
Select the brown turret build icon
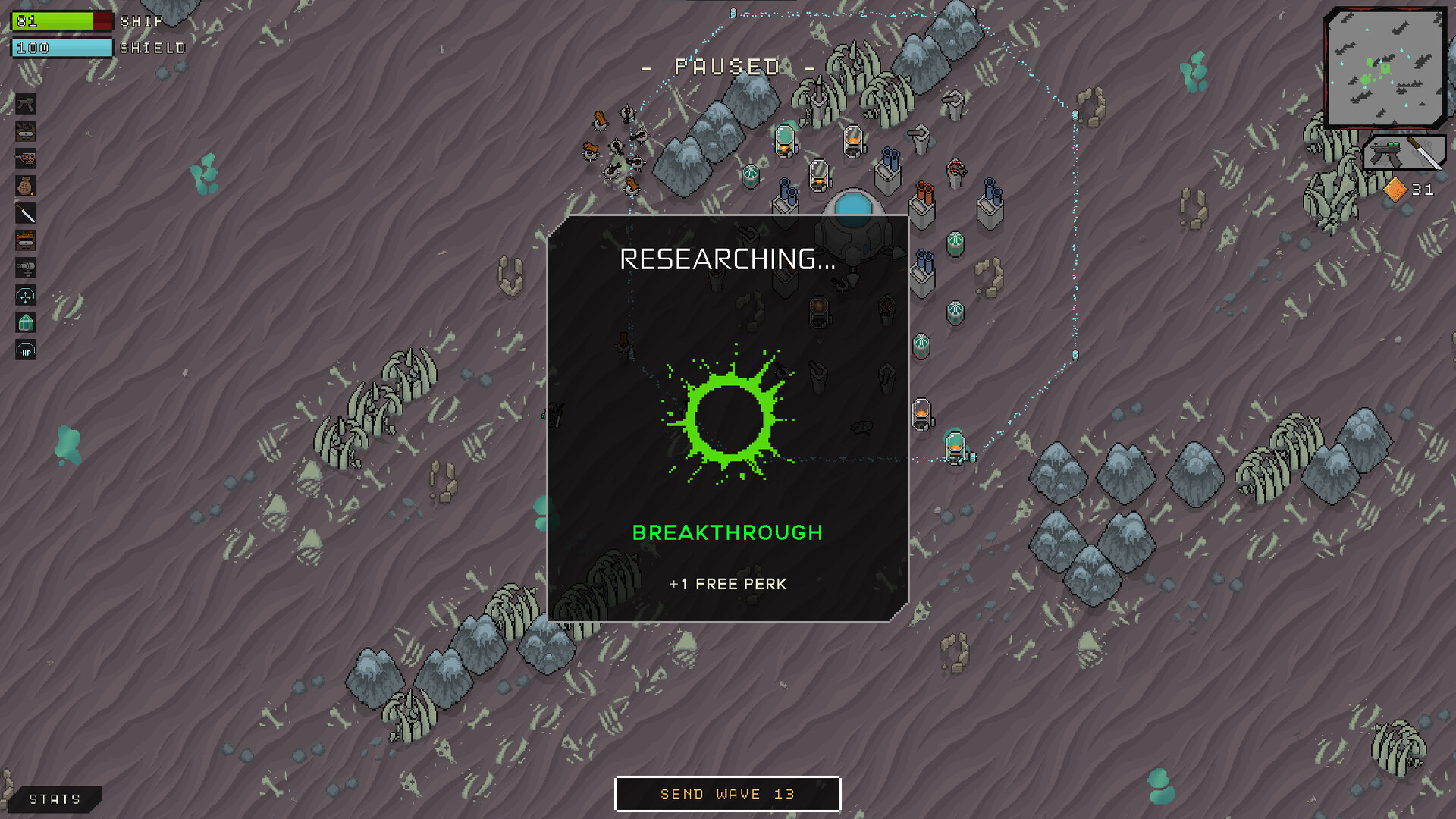tap(26, 131)
